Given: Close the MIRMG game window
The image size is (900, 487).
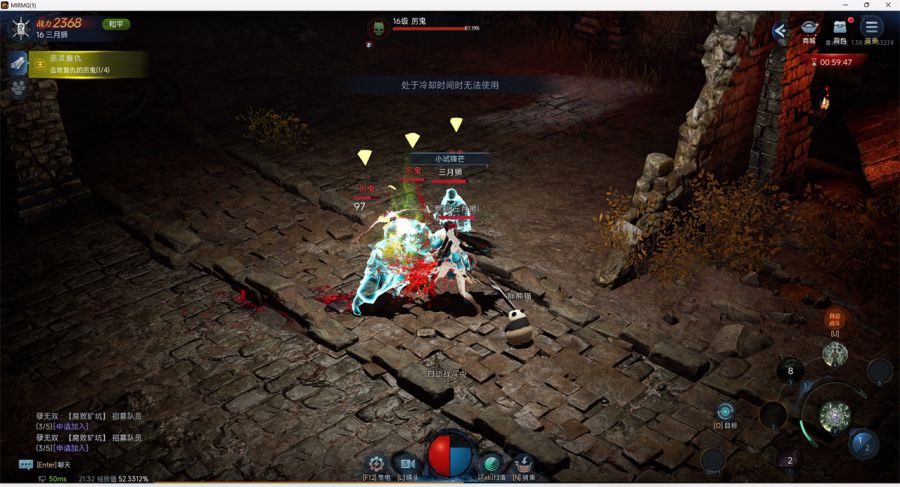Looking at the screenshot, I should click(x=888, y=5).
